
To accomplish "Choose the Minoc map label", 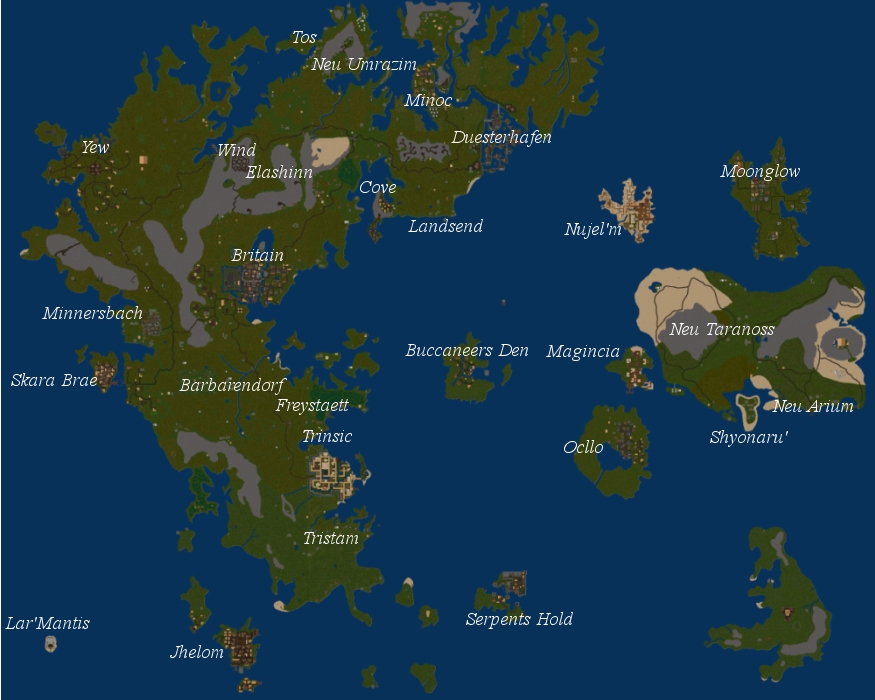I will (x=428, y=101).
